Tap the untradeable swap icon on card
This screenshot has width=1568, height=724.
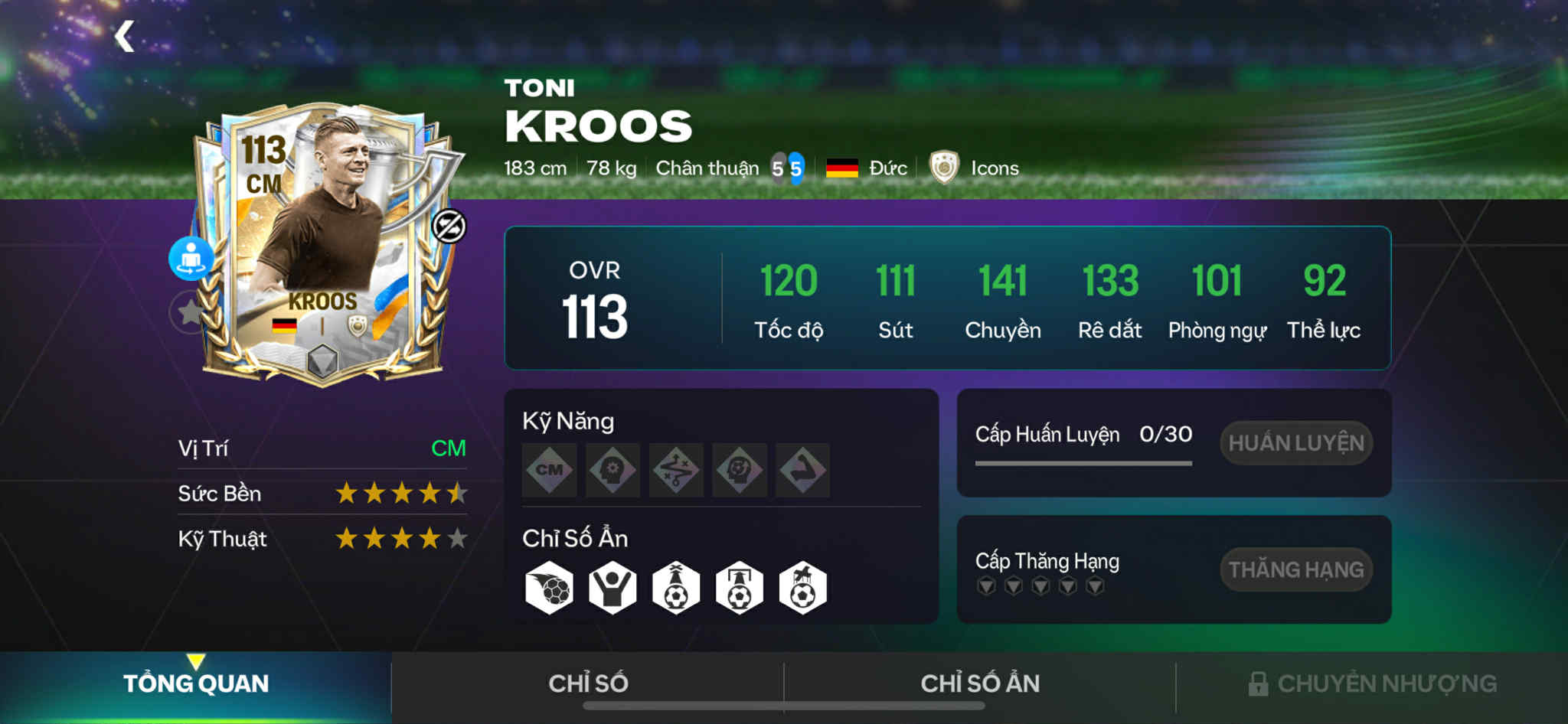[449, 226]
